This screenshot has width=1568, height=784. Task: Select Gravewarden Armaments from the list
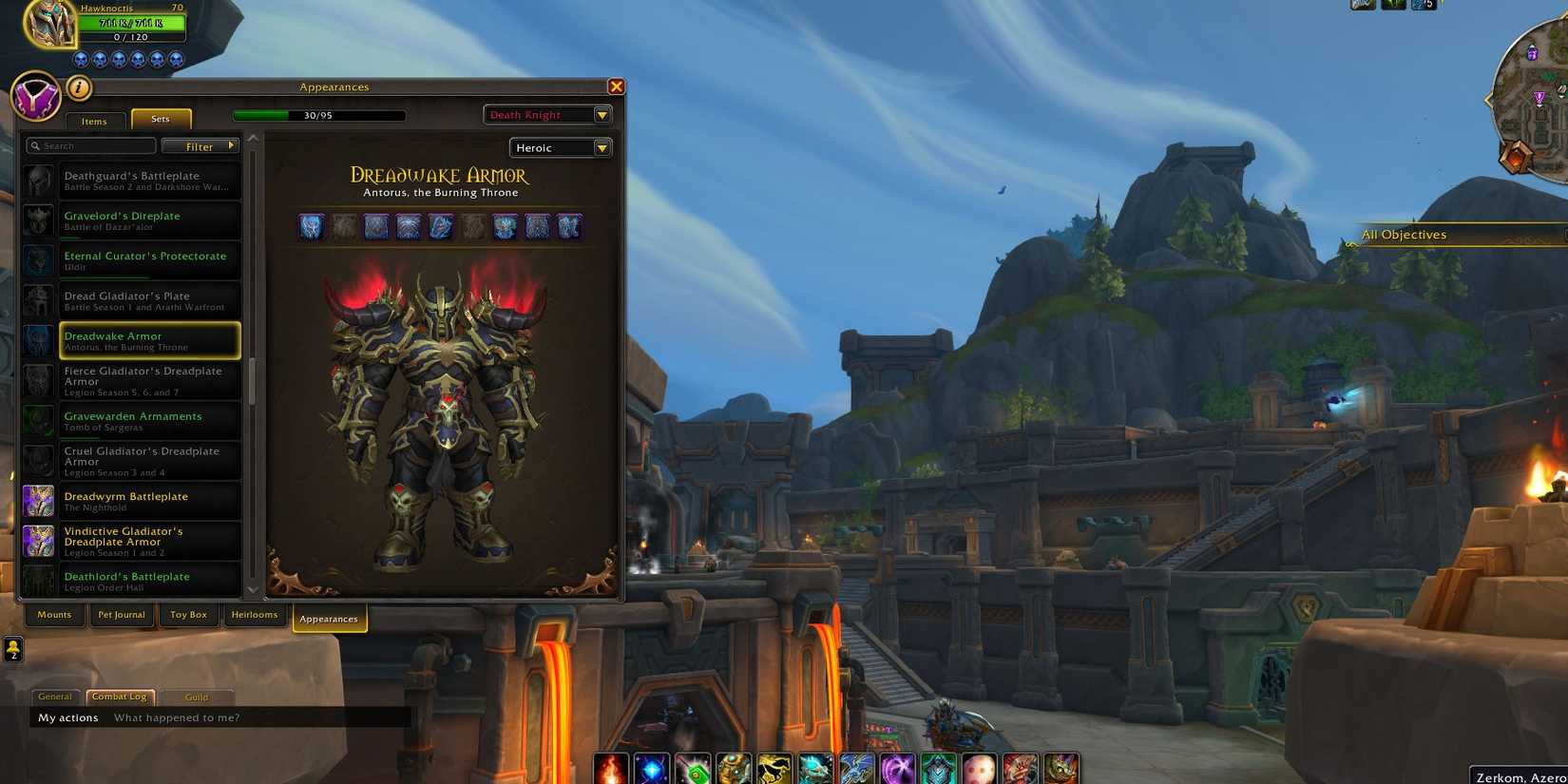pos(133,420)
